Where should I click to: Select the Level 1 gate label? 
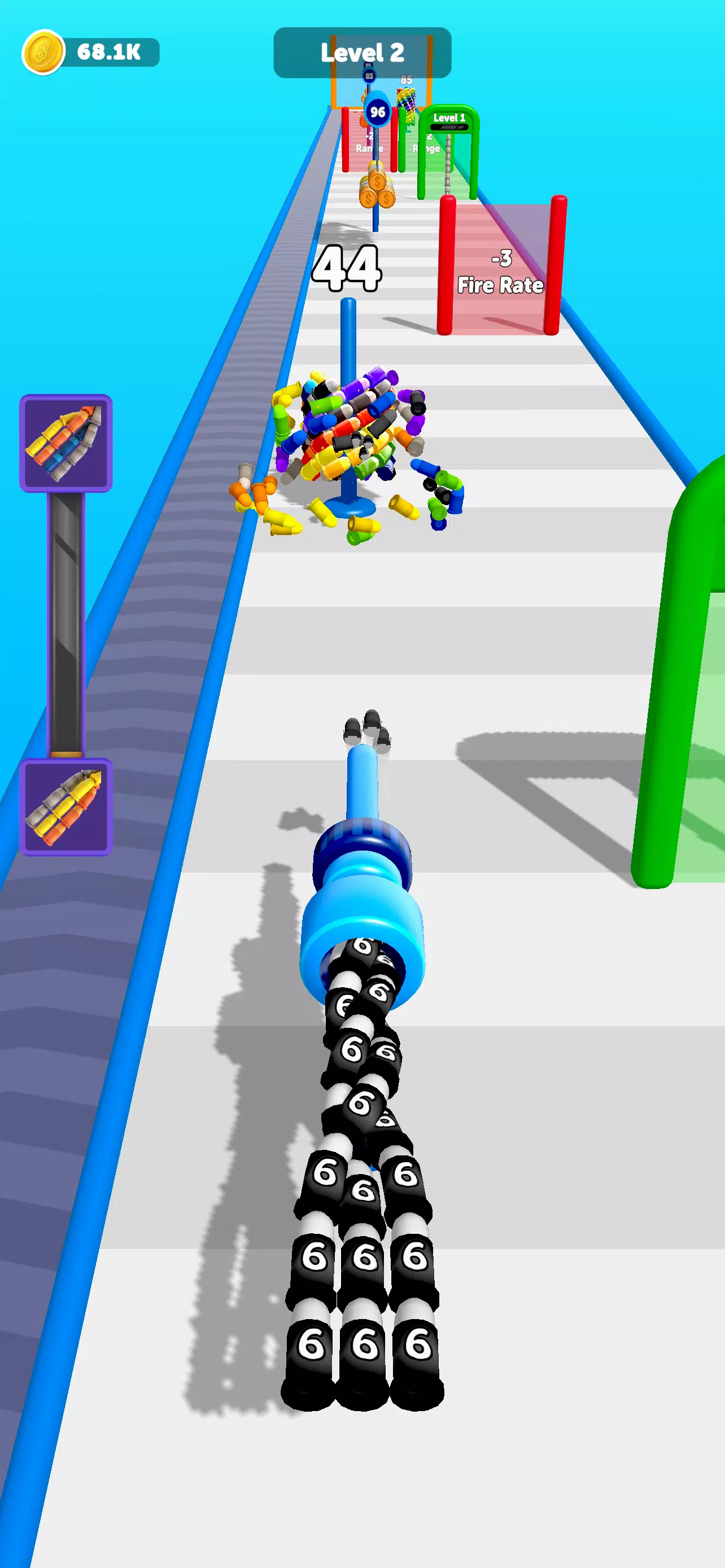(x=450, y=117)
